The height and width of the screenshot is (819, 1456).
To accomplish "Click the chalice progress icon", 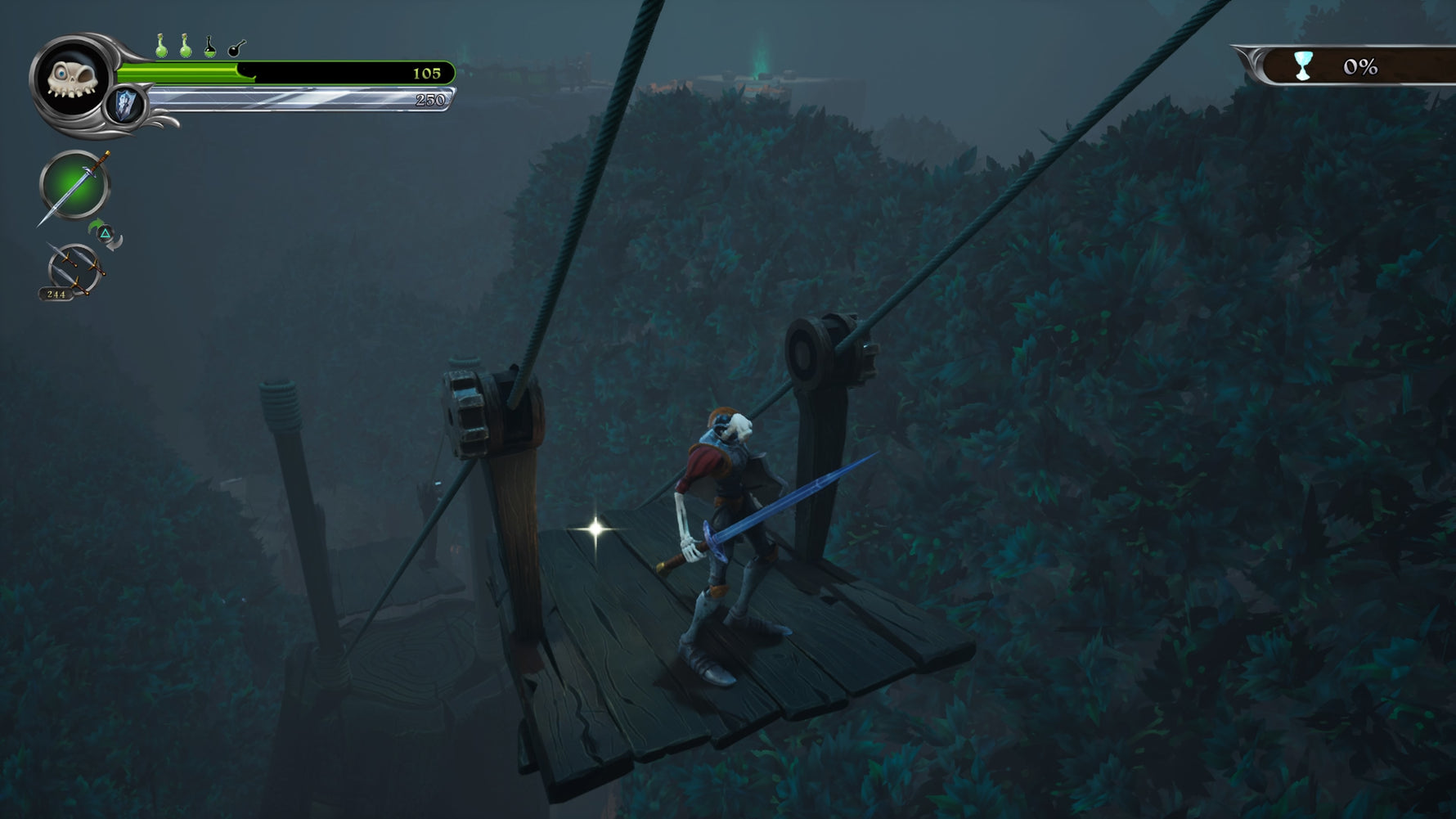I will click(x=1303, y=65).
